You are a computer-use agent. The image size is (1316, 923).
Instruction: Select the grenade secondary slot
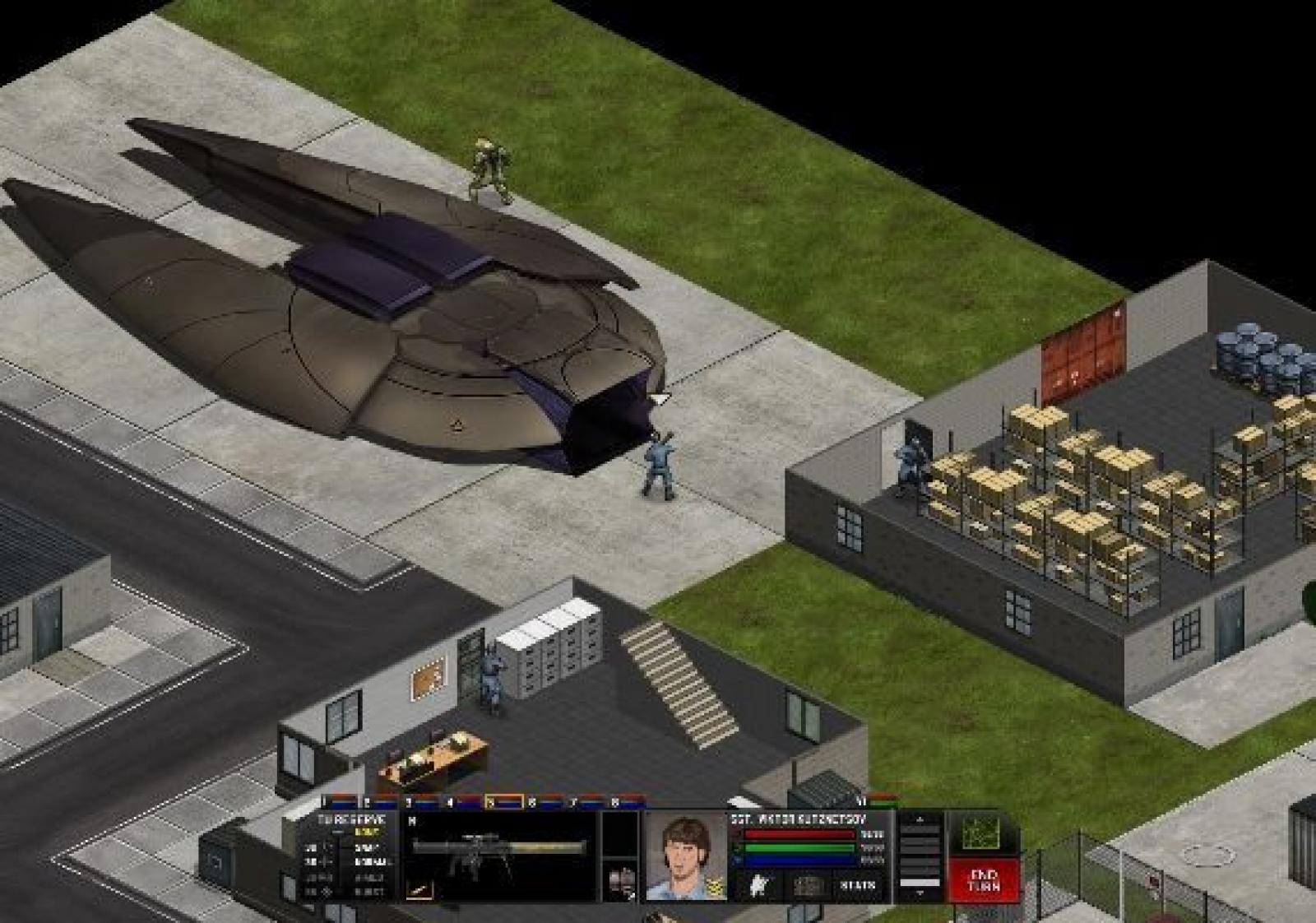pos(620,882)
